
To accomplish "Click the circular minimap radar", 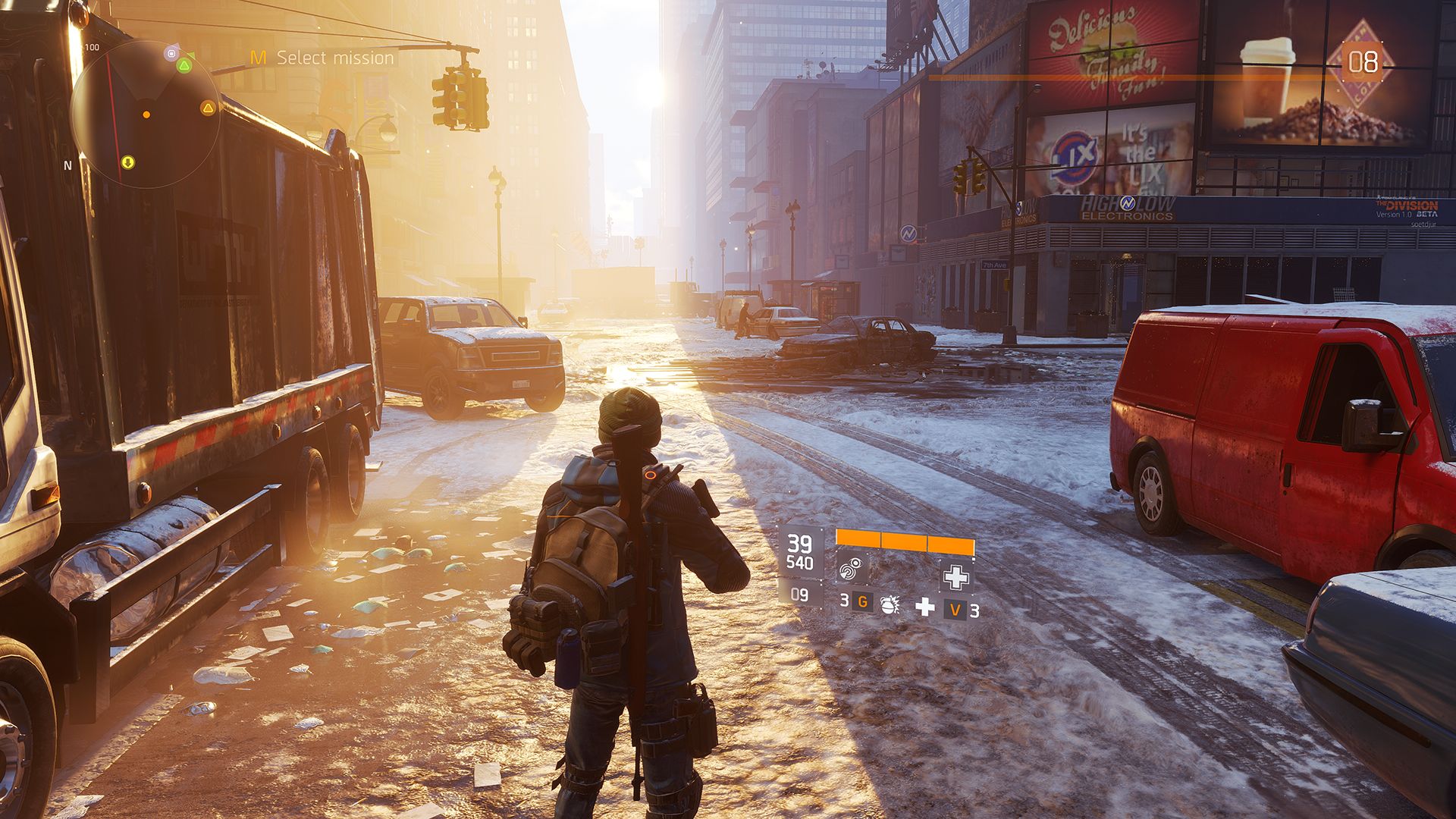I will point(146,115).
